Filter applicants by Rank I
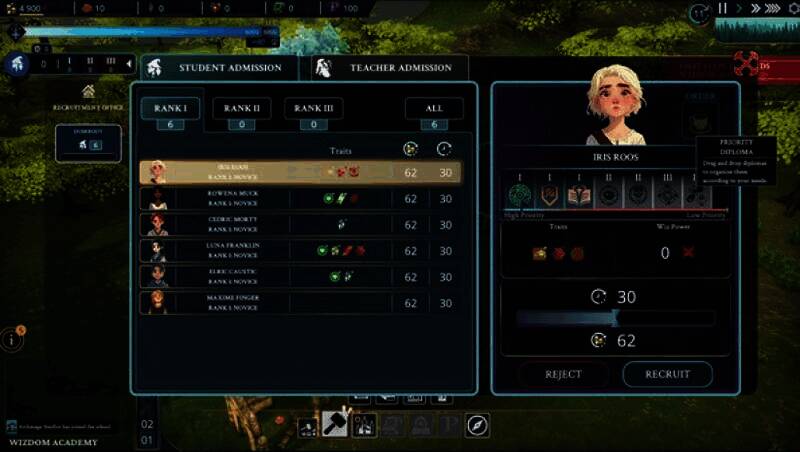The image size is (800, 452). (x=170, y=108)
